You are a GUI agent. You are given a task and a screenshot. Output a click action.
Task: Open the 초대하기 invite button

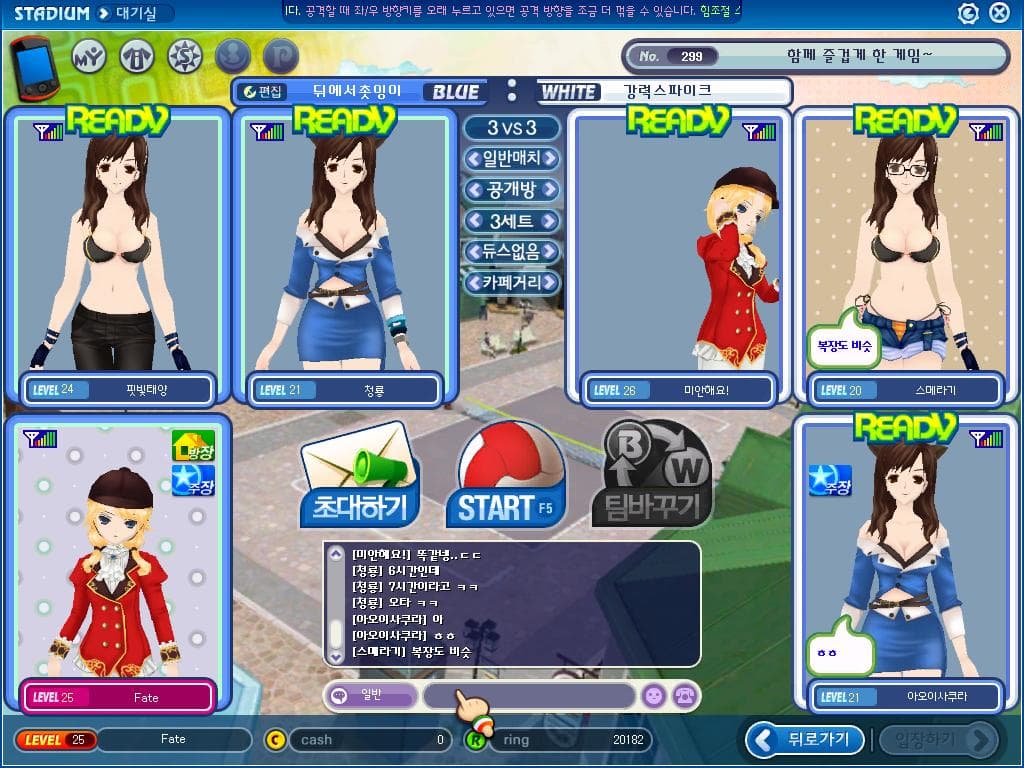360,480
